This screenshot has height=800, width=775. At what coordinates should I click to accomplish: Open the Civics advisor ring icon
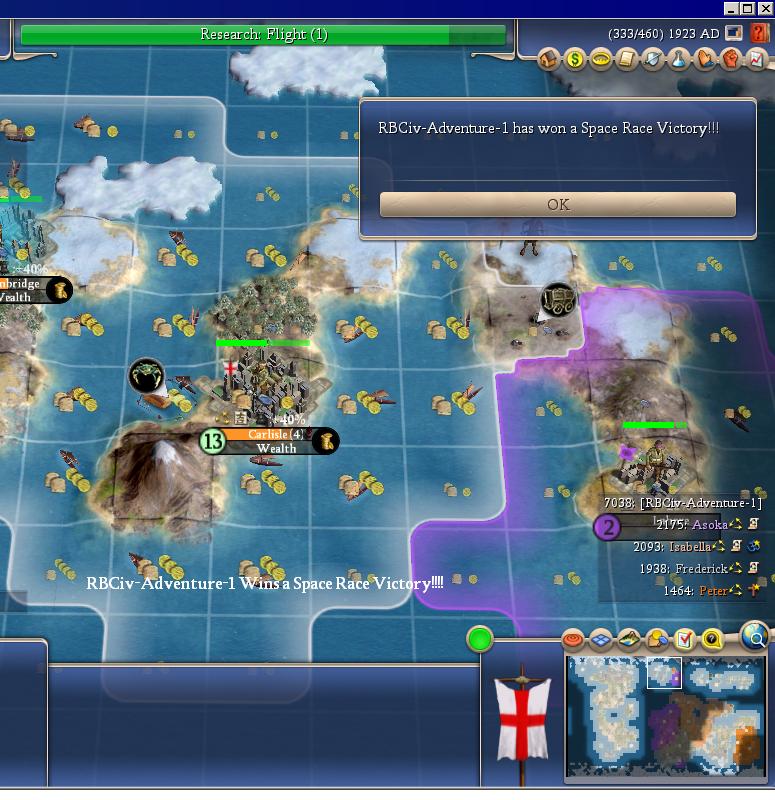pyautogui.click(x=601, y=60)
